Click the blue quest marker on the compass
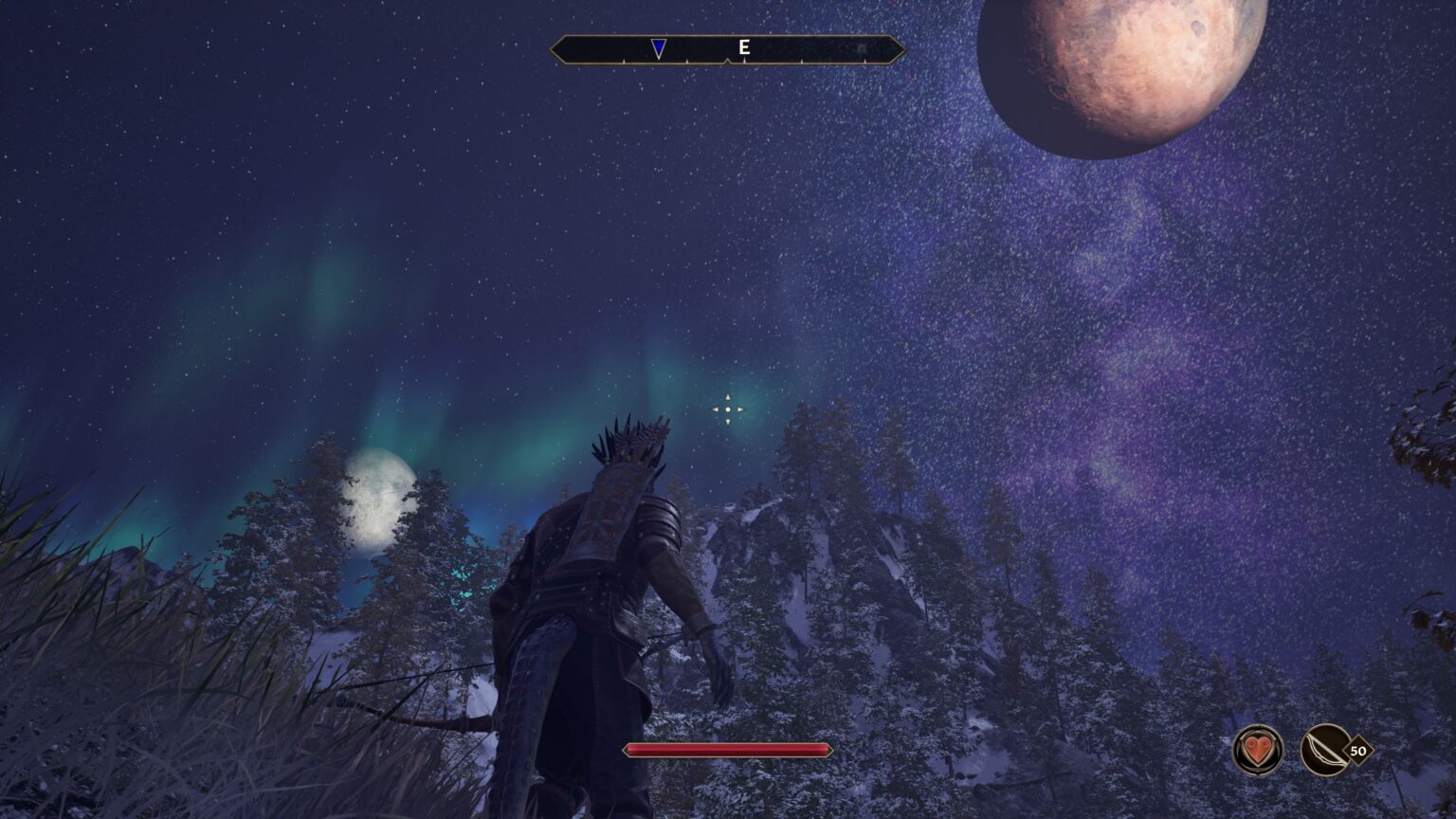The width and height of the screenshot is (1456, 819). [x=659, y=48]
